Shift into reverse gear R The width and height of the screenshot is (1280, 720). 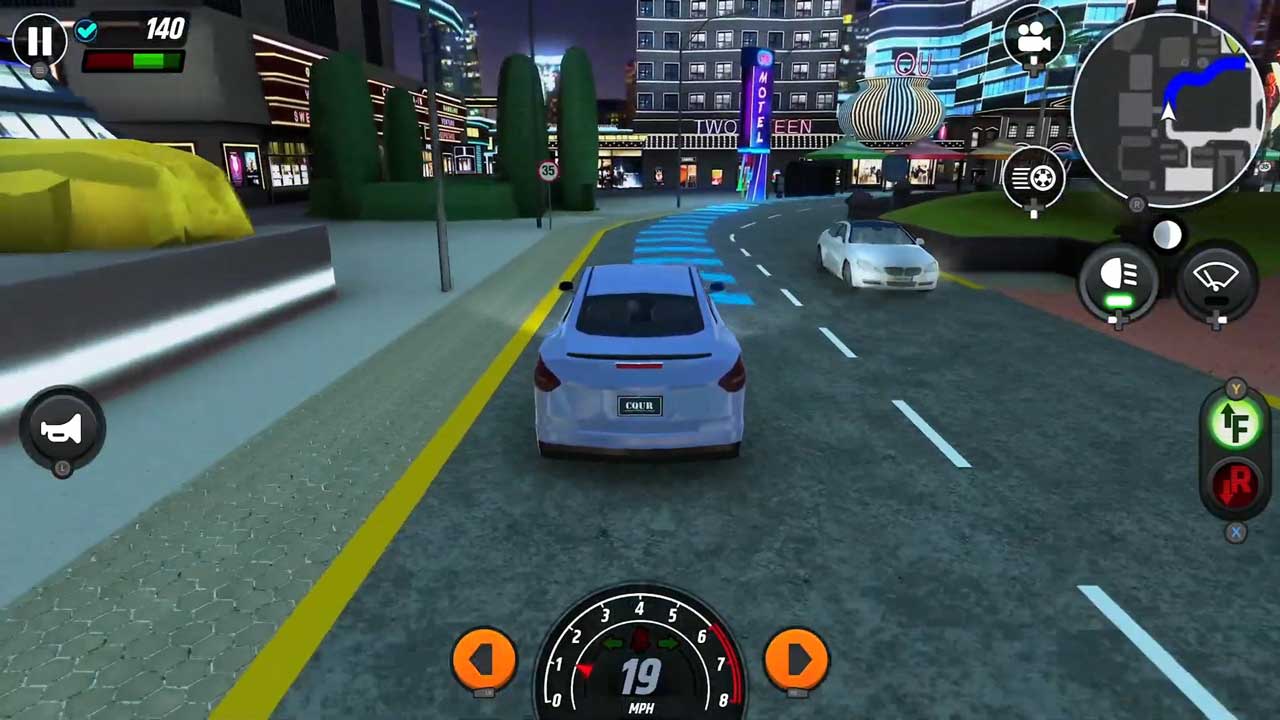click(x=1236, y=486)
